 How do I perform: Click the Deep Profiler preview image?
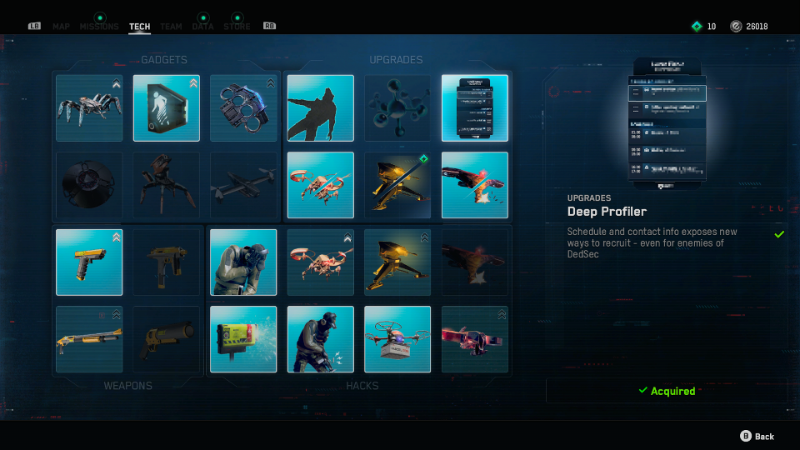pyautogui.click(x=668, y=123)
